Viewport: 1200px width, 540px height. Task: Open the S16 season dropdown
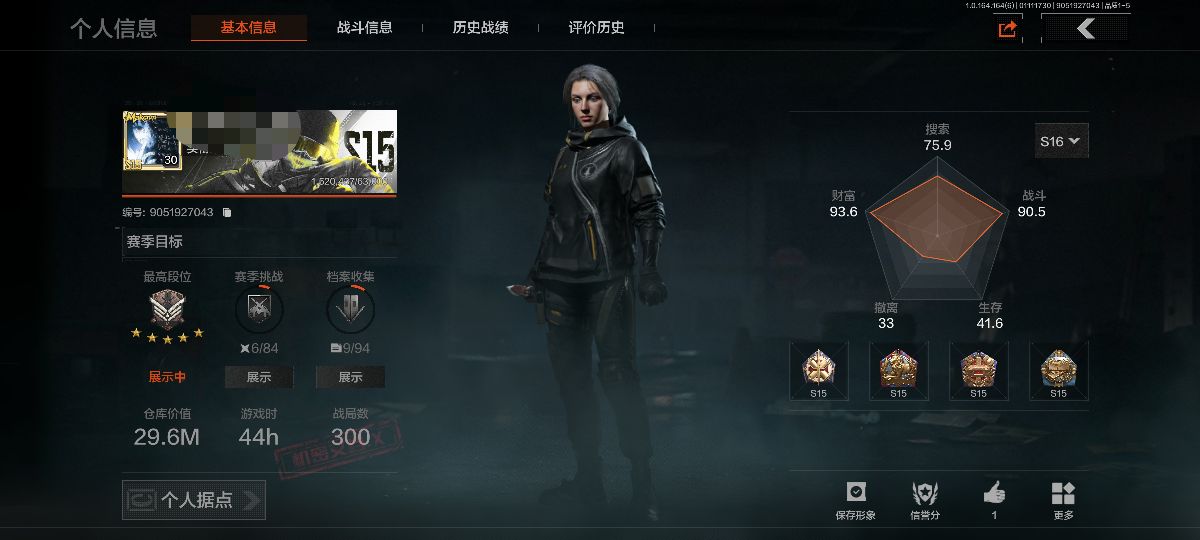pos(1061,142)
